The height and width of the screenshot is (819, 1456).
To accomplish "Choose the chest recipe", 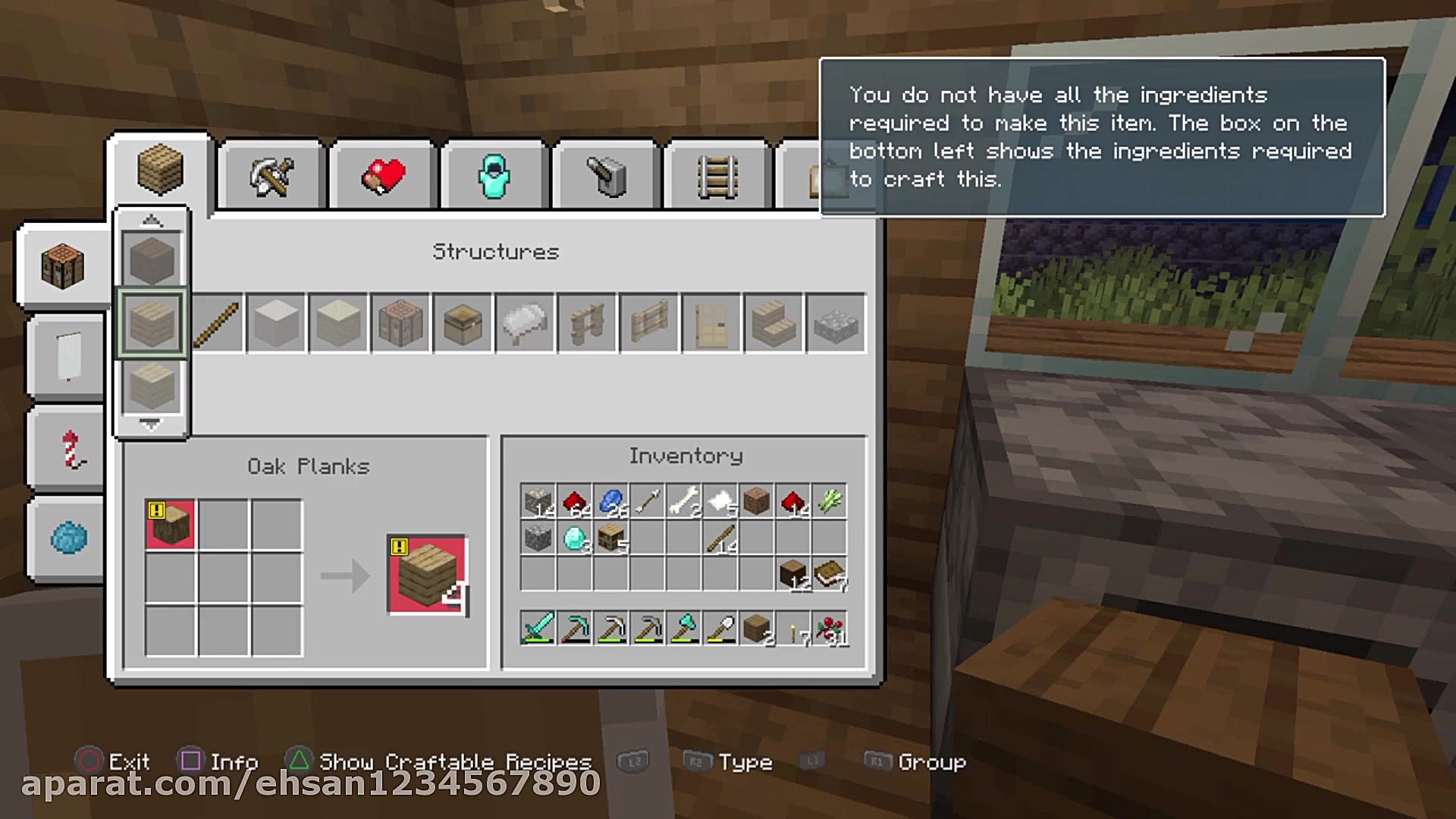I will coord(463,324).
